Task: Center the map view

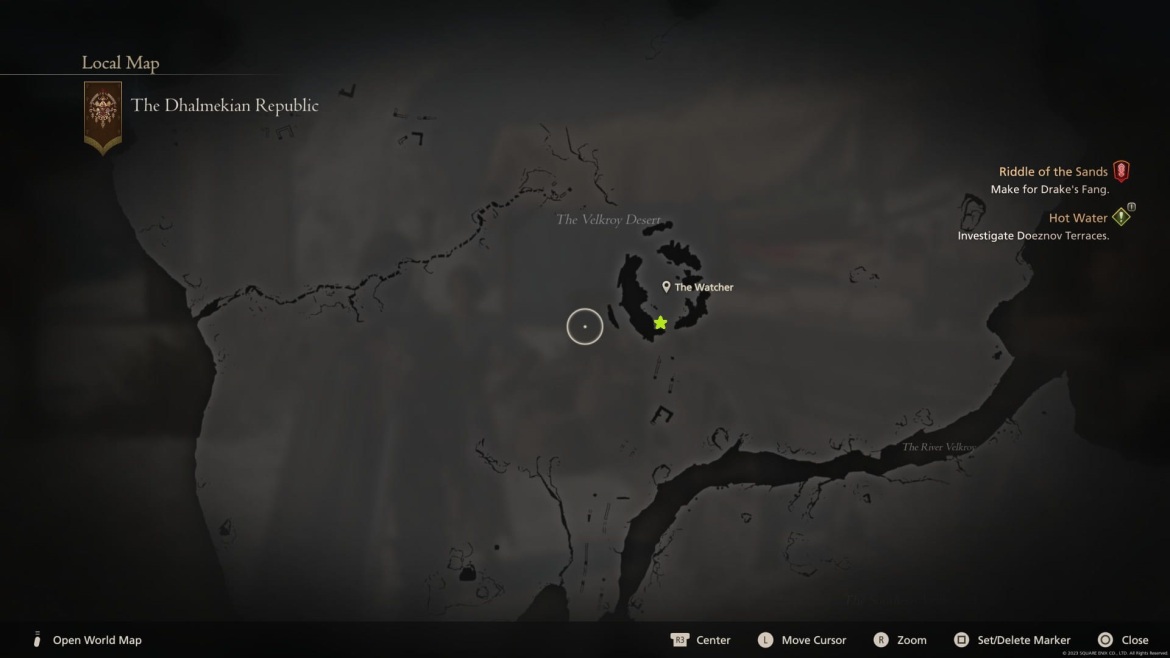Action: coord(701,640)
